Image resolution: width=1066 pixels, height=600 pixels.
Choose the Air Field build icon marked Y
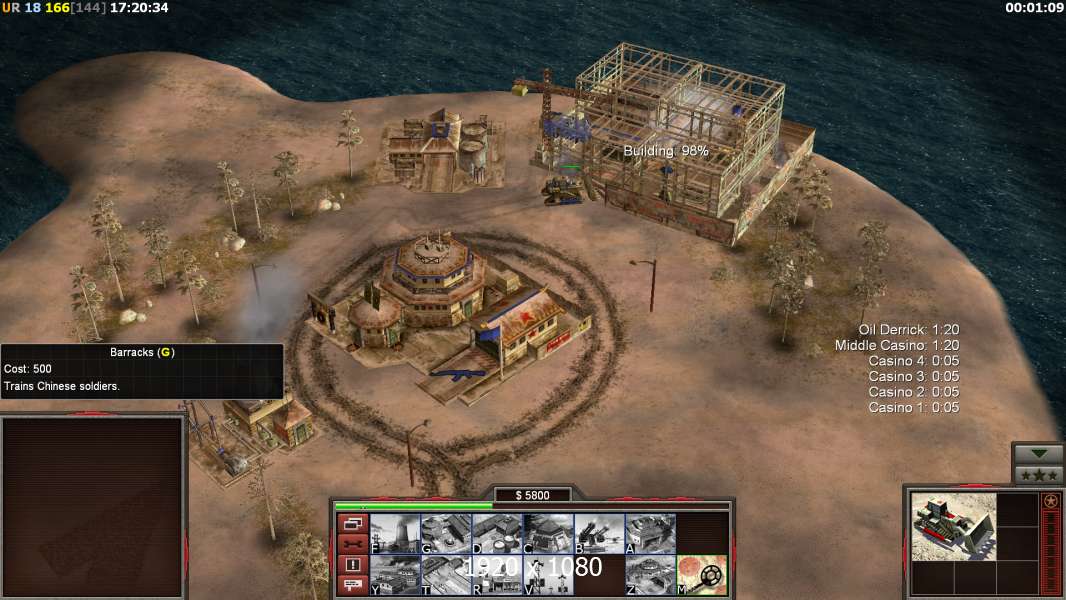click(395, 575)
